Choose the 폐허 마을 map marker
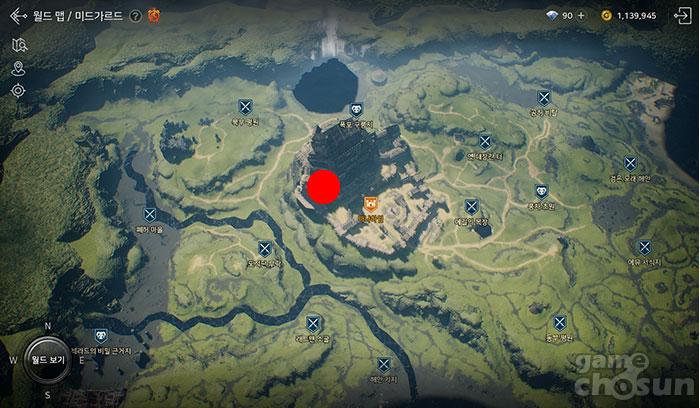This screenshot has width=700, height=408. (x=150, y=214)
